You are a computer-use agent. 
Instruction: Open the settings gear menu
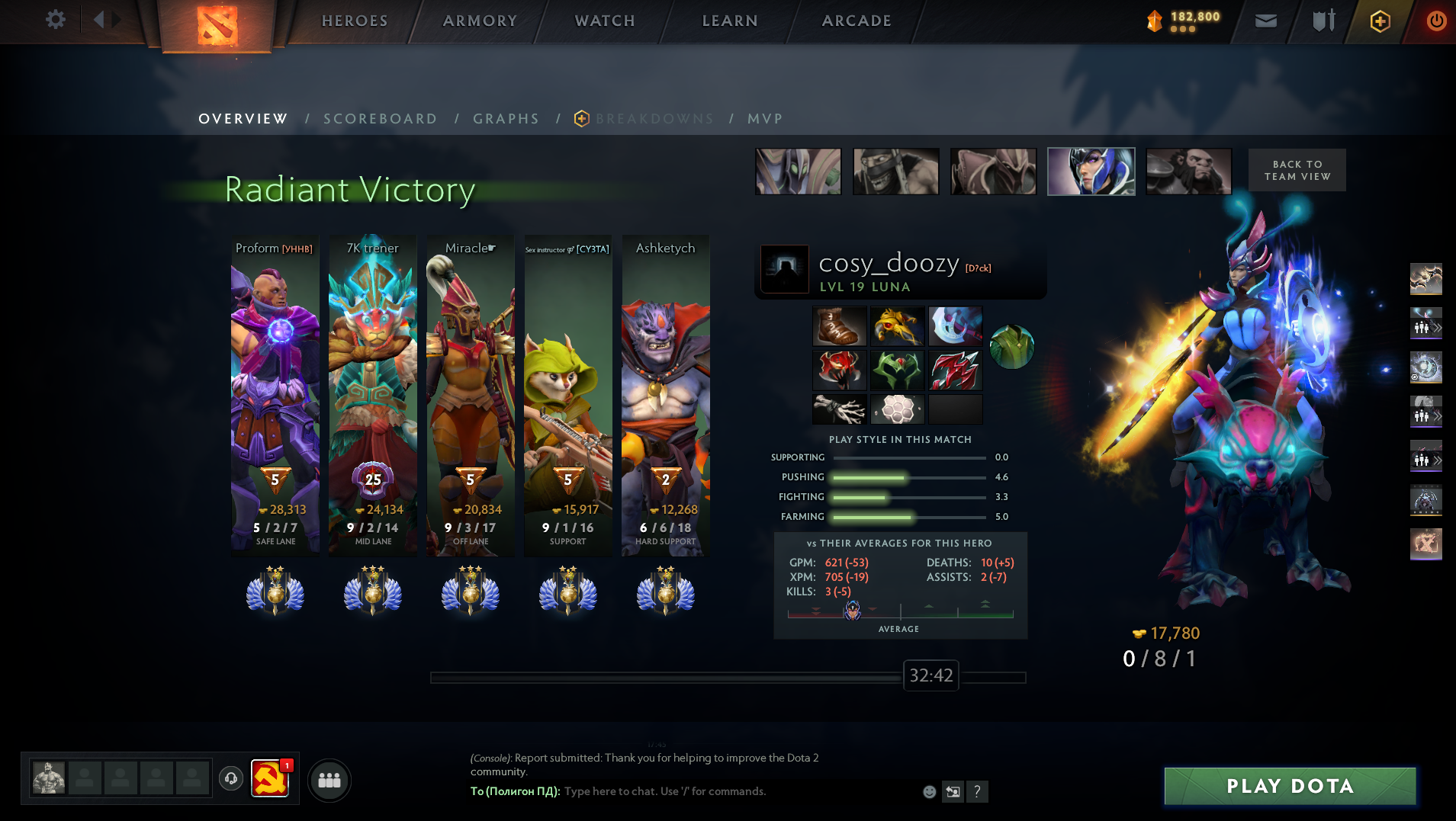[56, 20]
